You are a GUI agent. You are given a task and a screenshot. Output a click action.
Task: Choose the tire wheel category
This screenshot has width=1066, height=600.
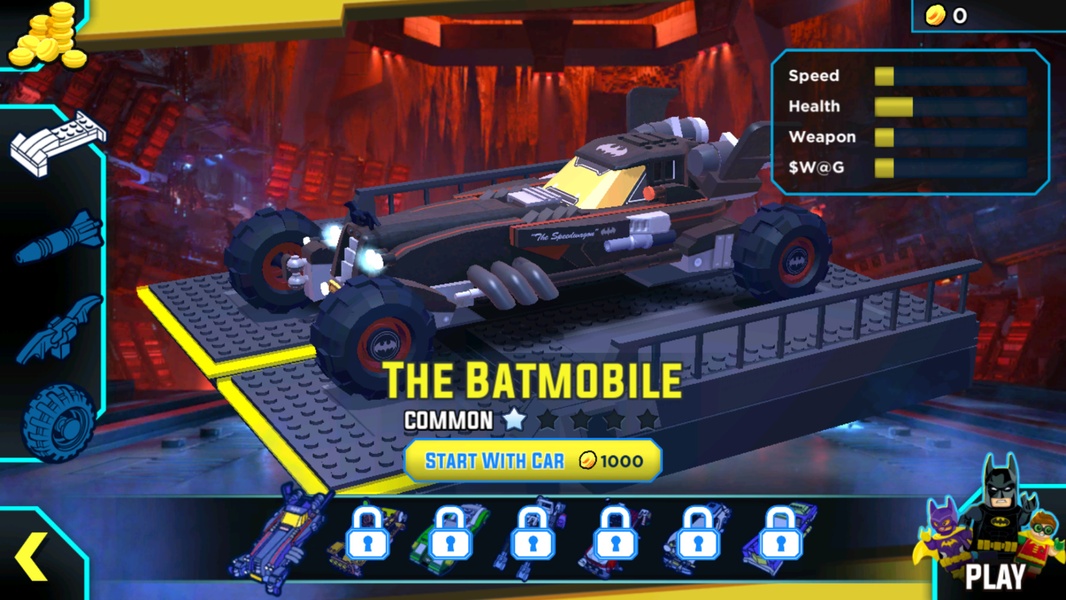pyautogui.click(x=58, y=422)
